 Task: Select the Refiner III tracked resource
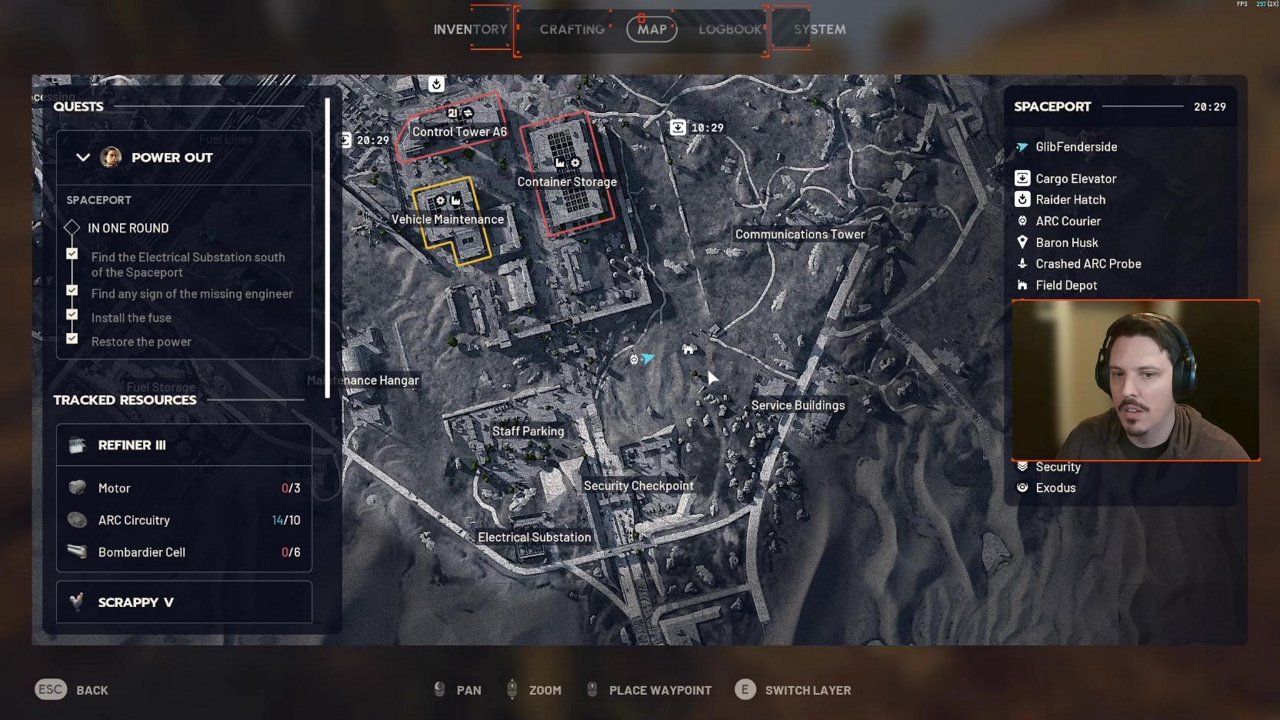pos(132,445)
